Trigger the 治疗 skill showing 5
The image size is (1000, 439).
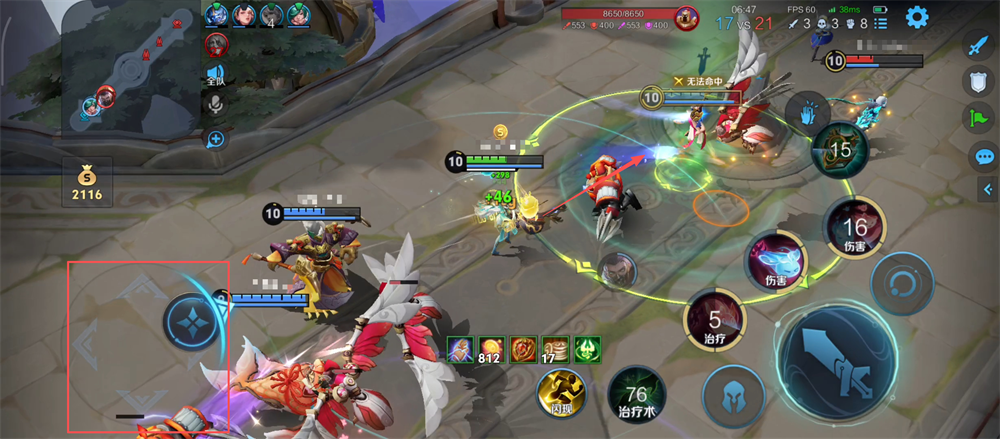click(x=714, y=322)
